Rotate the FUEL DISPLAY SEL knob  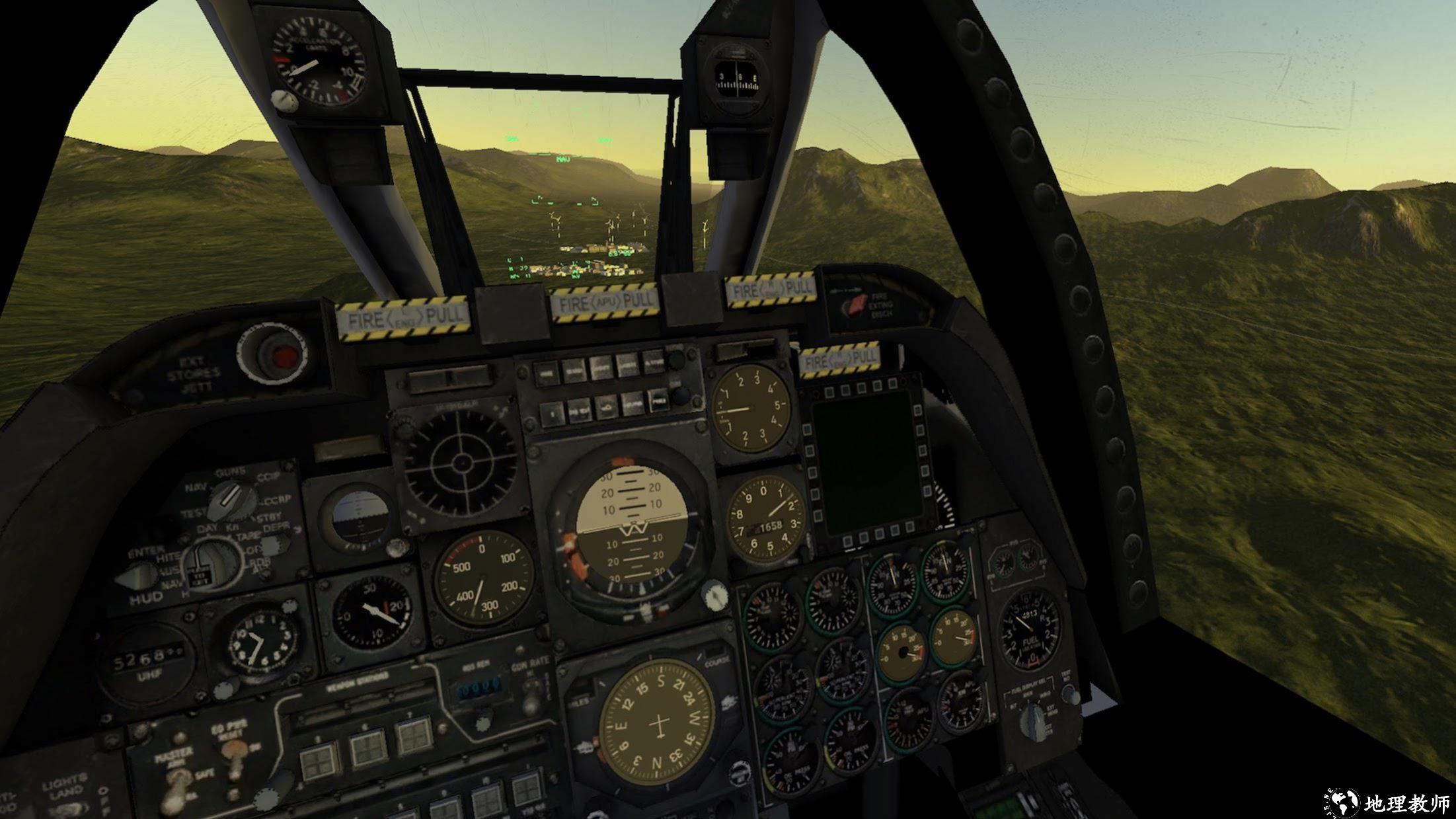[x=1032, y=720]
